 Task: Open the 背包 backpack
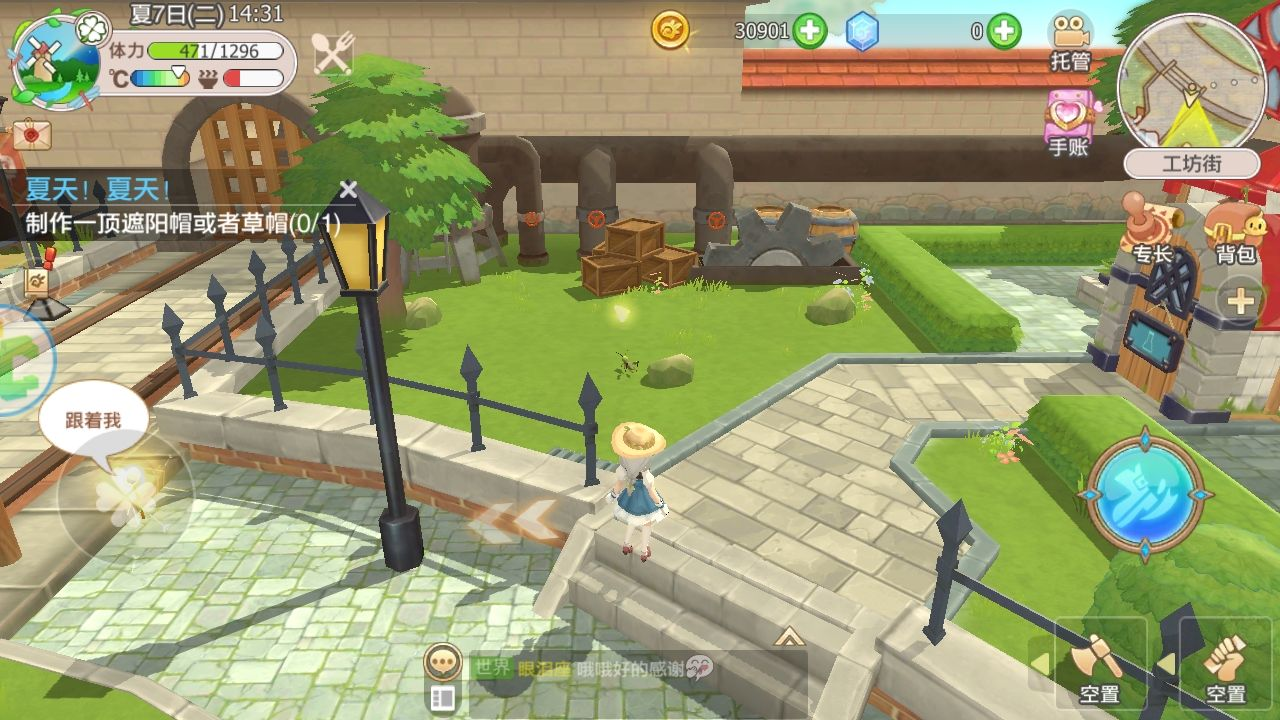(x=1235, y=232)
